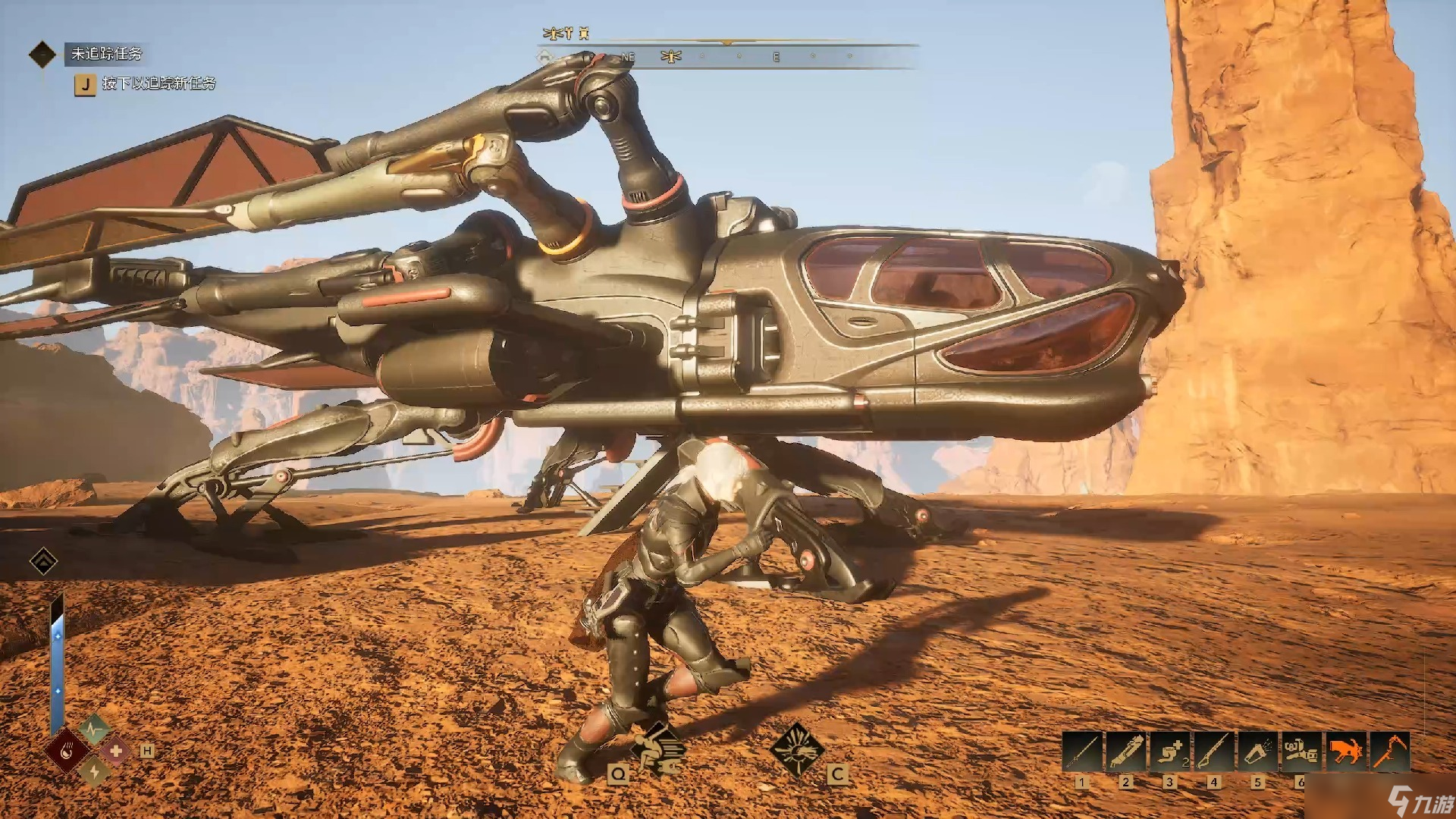This screenshot has height=819, width=1456.
Task: Click the lightning bolt power diamond
Action: tap(94, 772)
